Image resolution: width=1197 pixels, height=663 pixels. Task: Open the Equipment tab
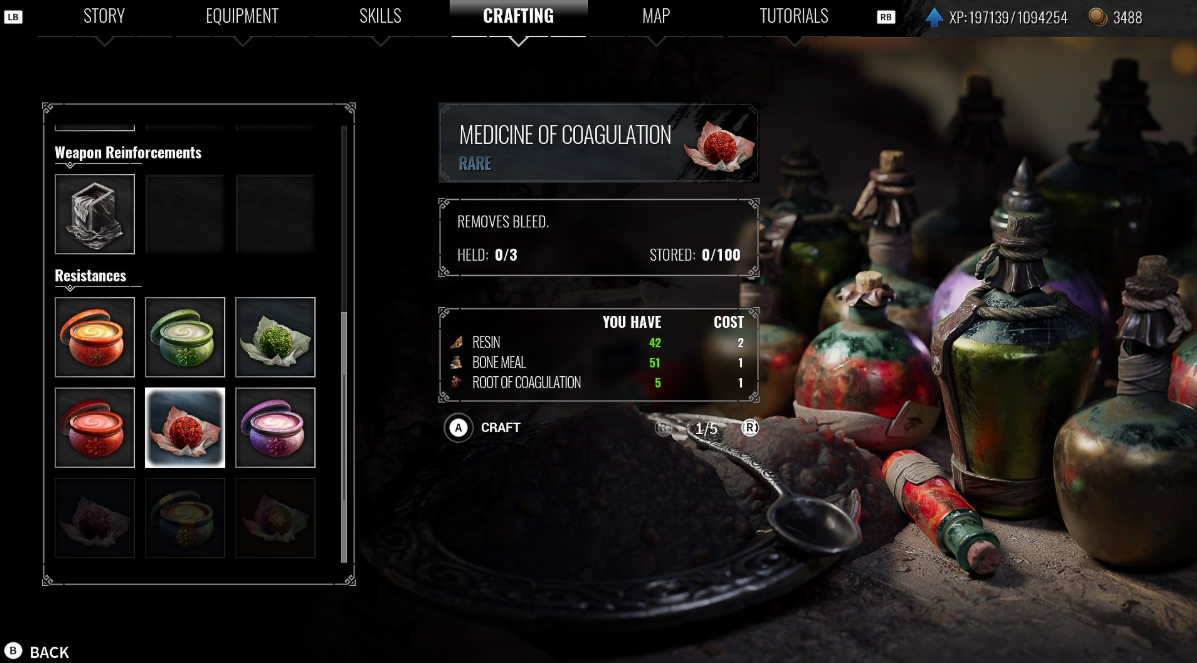point(242,16)
